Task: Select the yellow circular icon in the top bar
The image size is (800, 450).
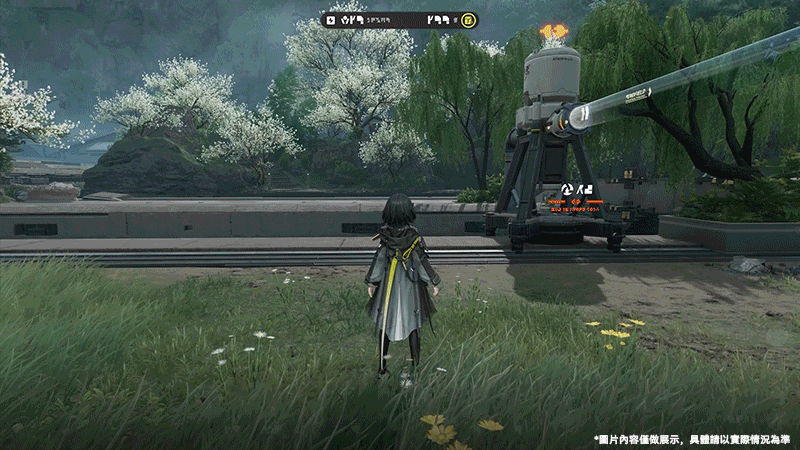Action: click(469, 19)
